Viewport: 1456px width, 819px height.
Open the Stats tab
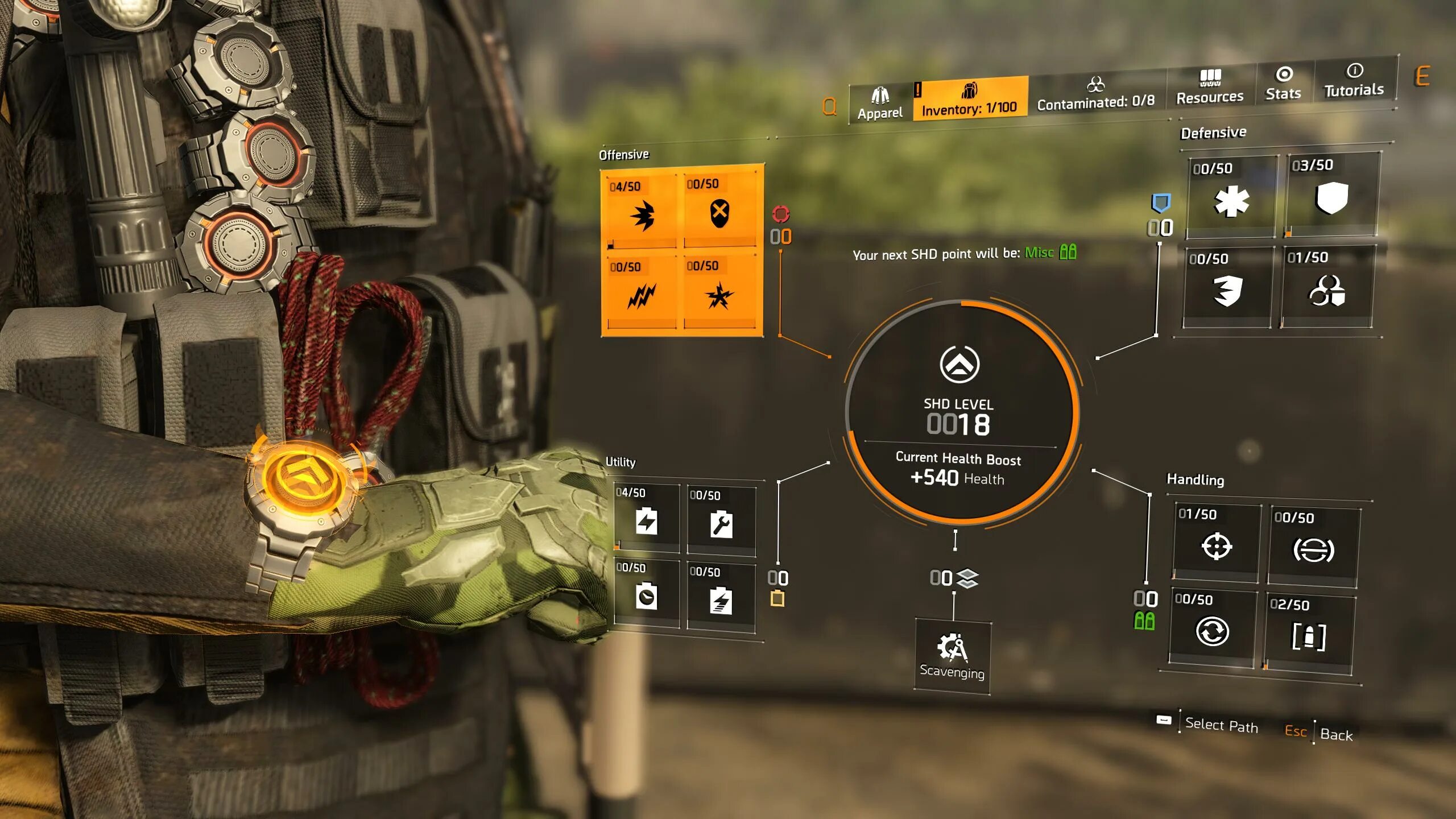click(x=1283, y=84)
